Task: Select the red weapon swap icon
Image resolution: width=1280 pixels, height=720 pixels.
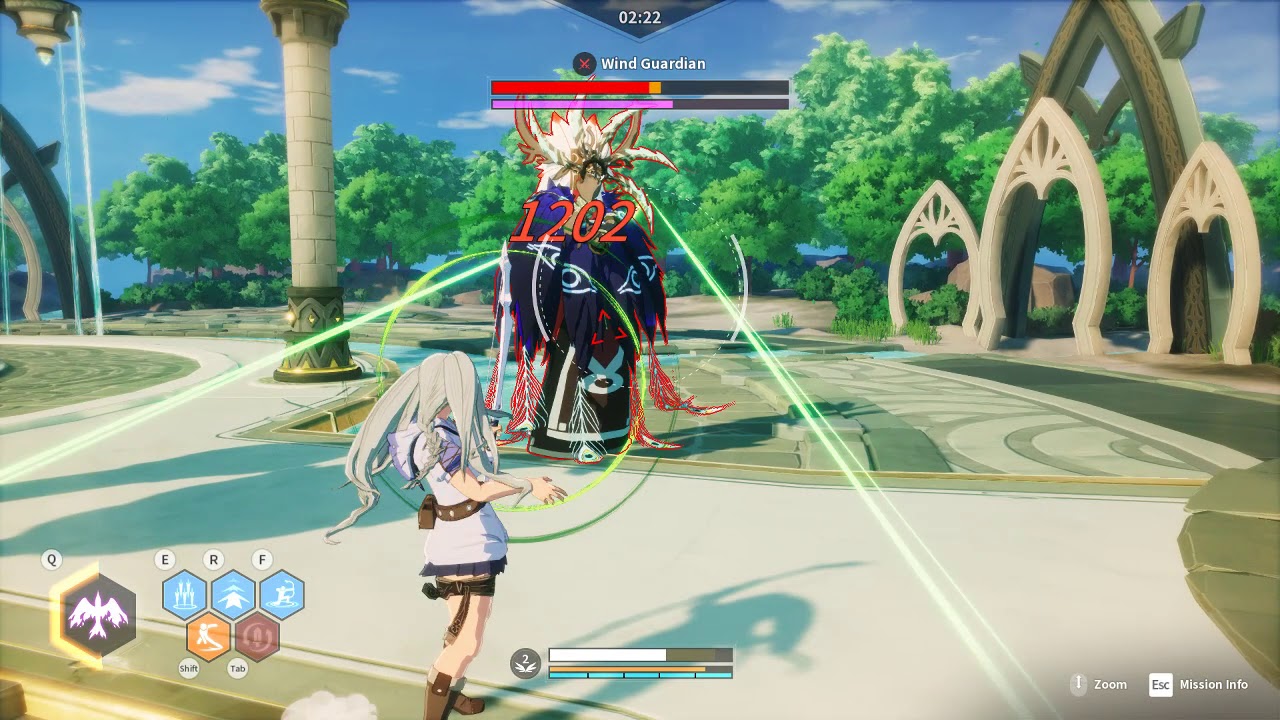Action: [x=257, y=636]
